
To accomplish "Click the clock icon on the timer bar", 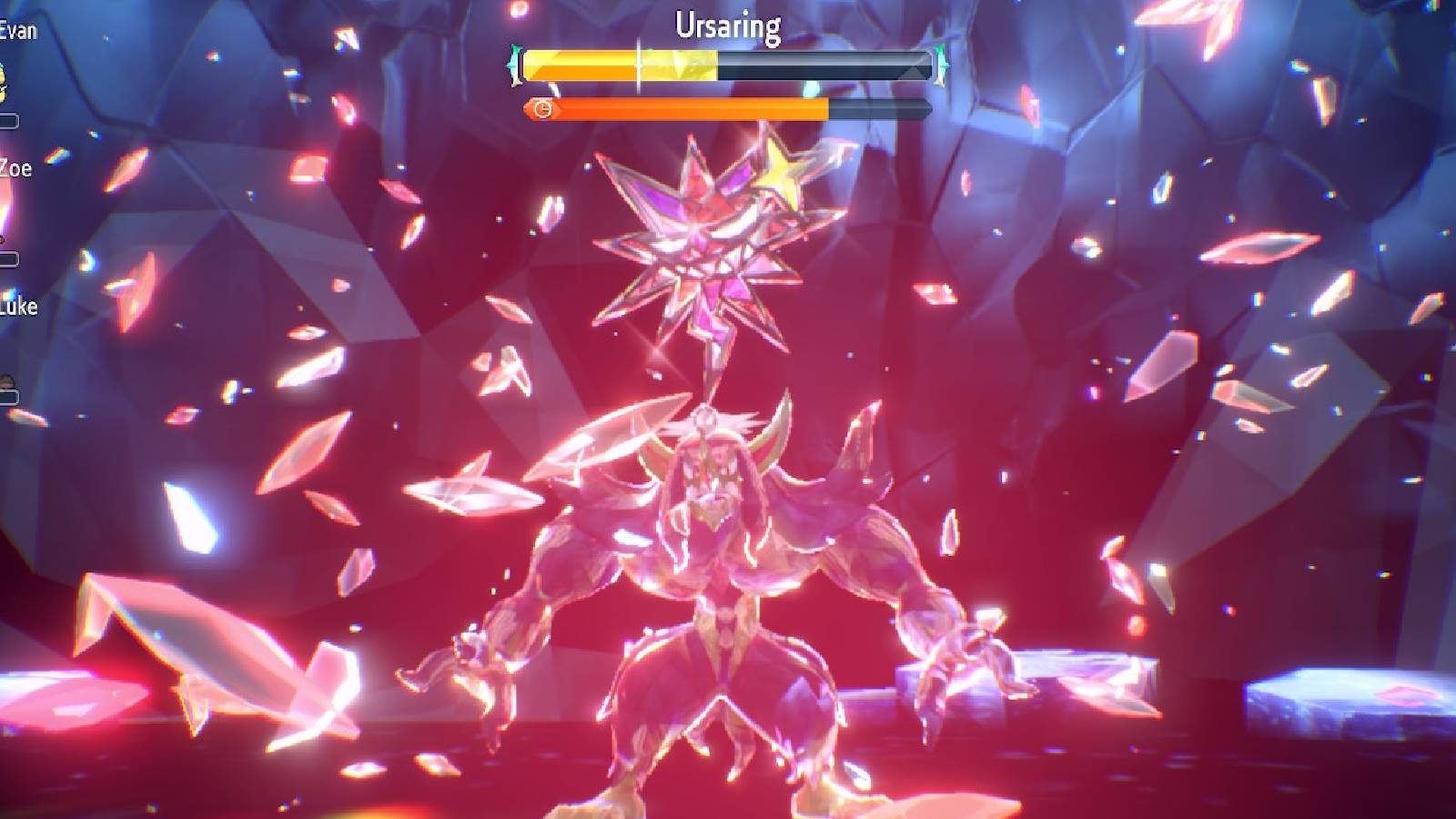I will 543,111.
